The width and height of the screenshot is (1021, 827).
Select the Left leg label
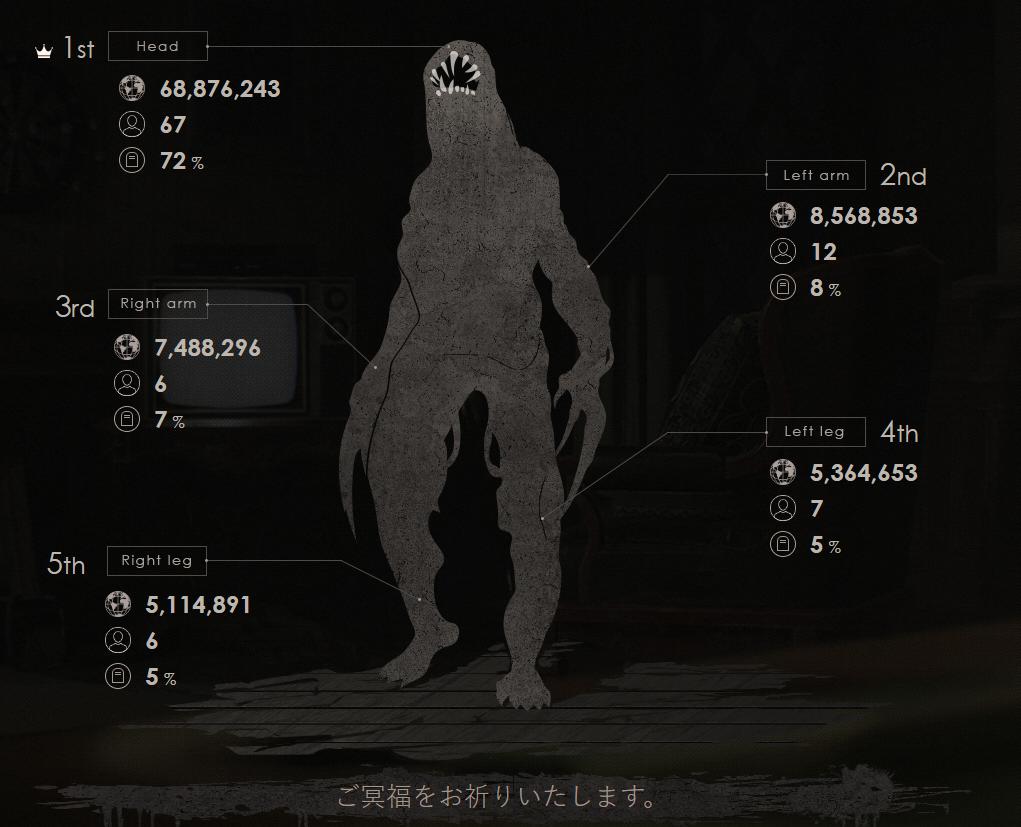click(x=814, y=432)
